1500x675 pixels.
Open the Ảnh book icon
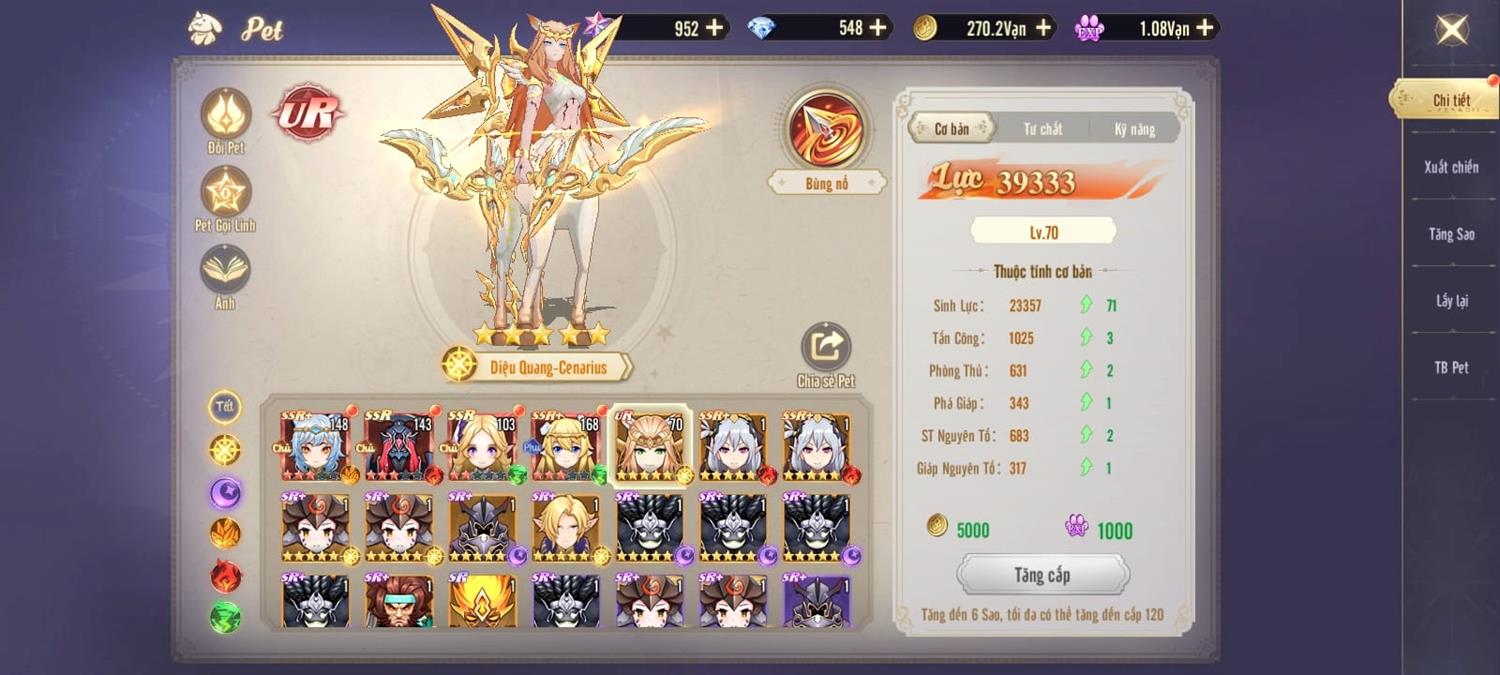point(226,270)
